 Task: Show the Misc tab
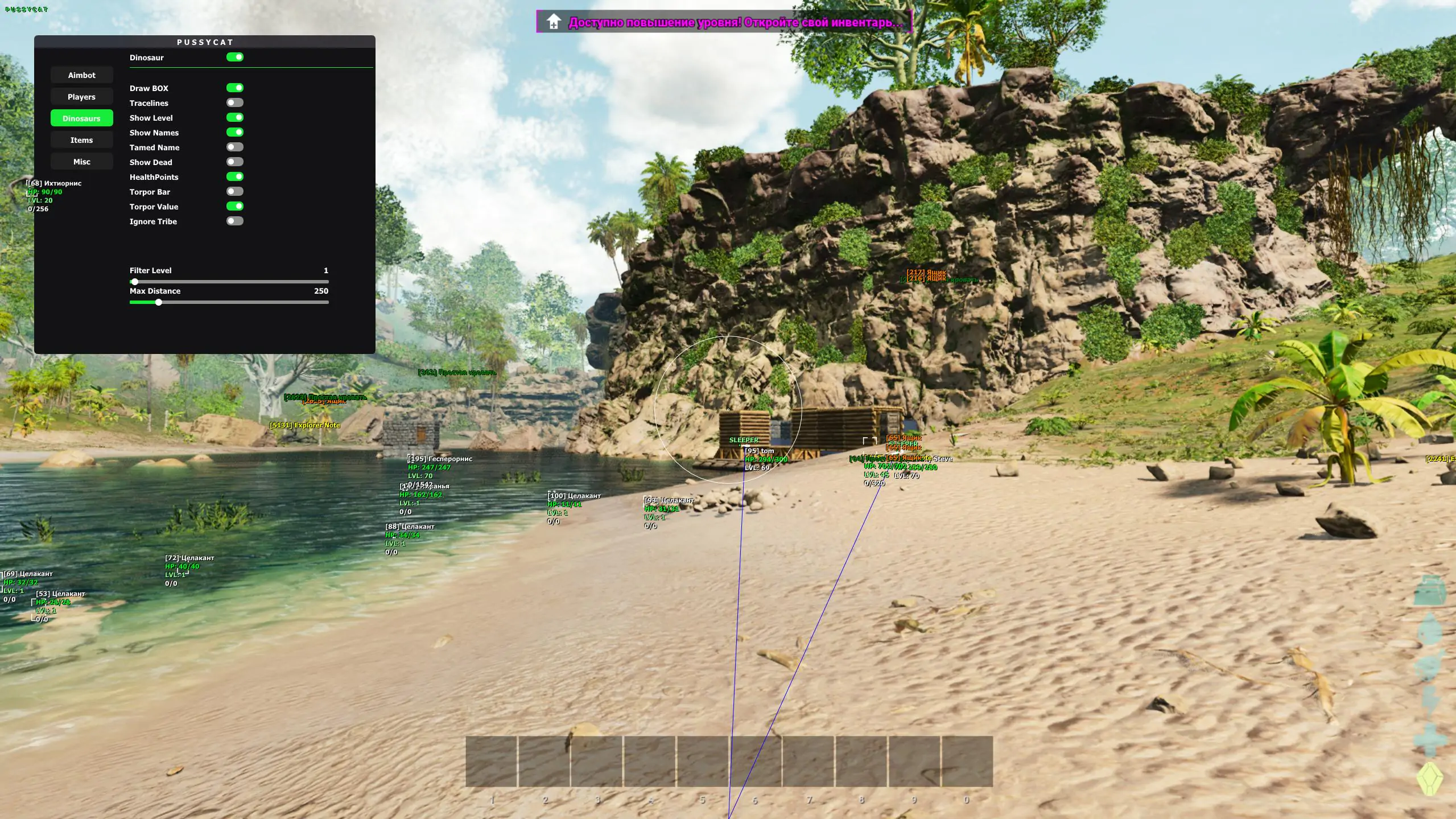click(81, 162)
